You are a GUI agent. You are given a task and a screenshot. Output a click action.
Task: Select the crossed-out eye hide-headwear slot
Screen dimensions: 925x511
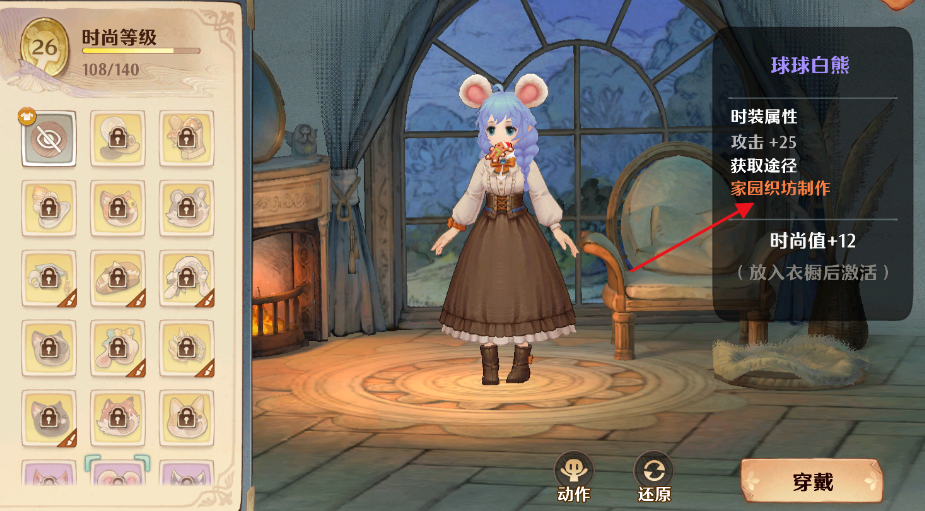pyautogui.click(x=48, y=139)
